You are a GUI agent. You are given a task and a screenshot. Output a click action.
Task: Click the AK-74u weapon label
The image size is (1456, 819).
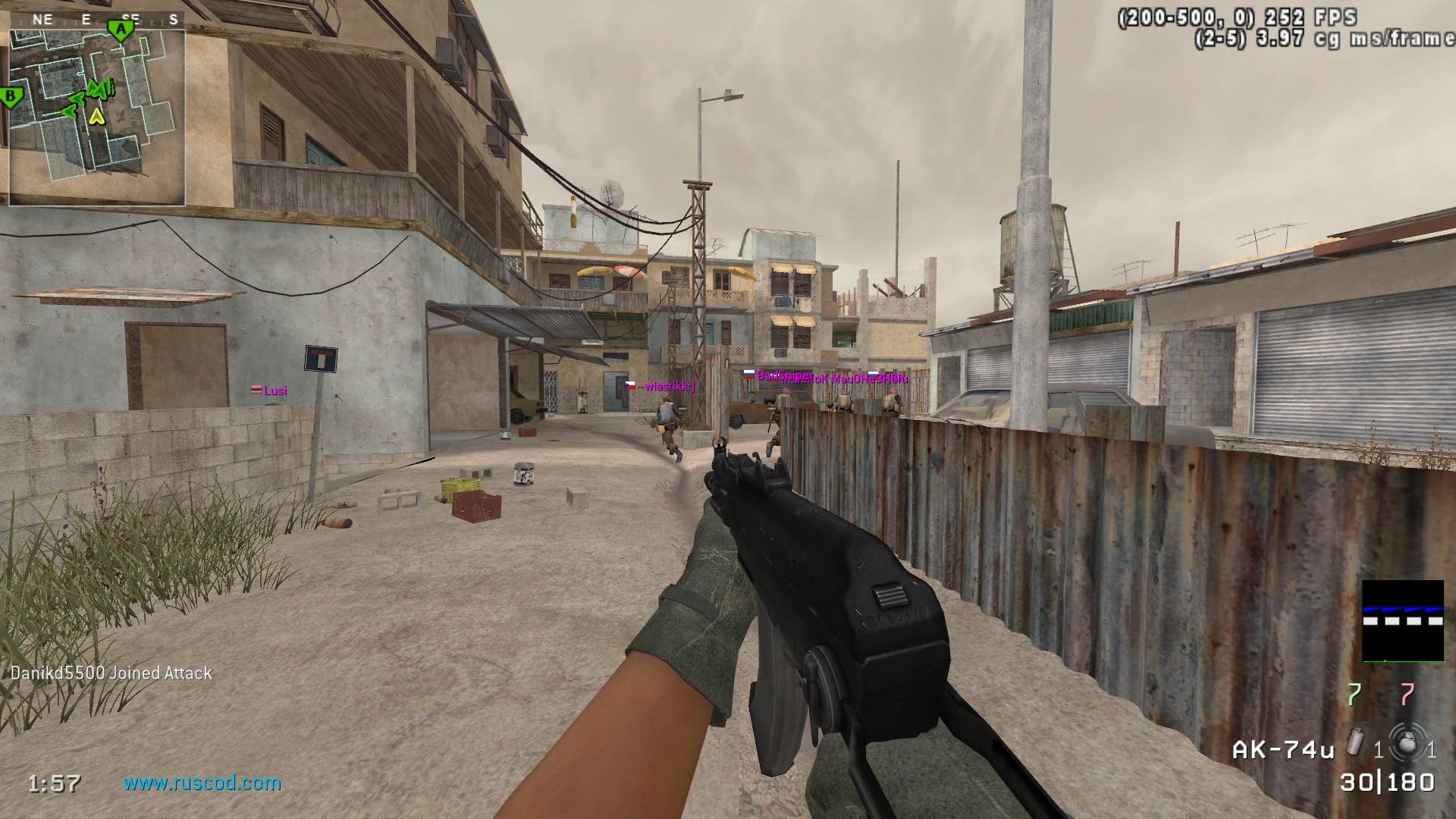click(x=1283, y=750)
